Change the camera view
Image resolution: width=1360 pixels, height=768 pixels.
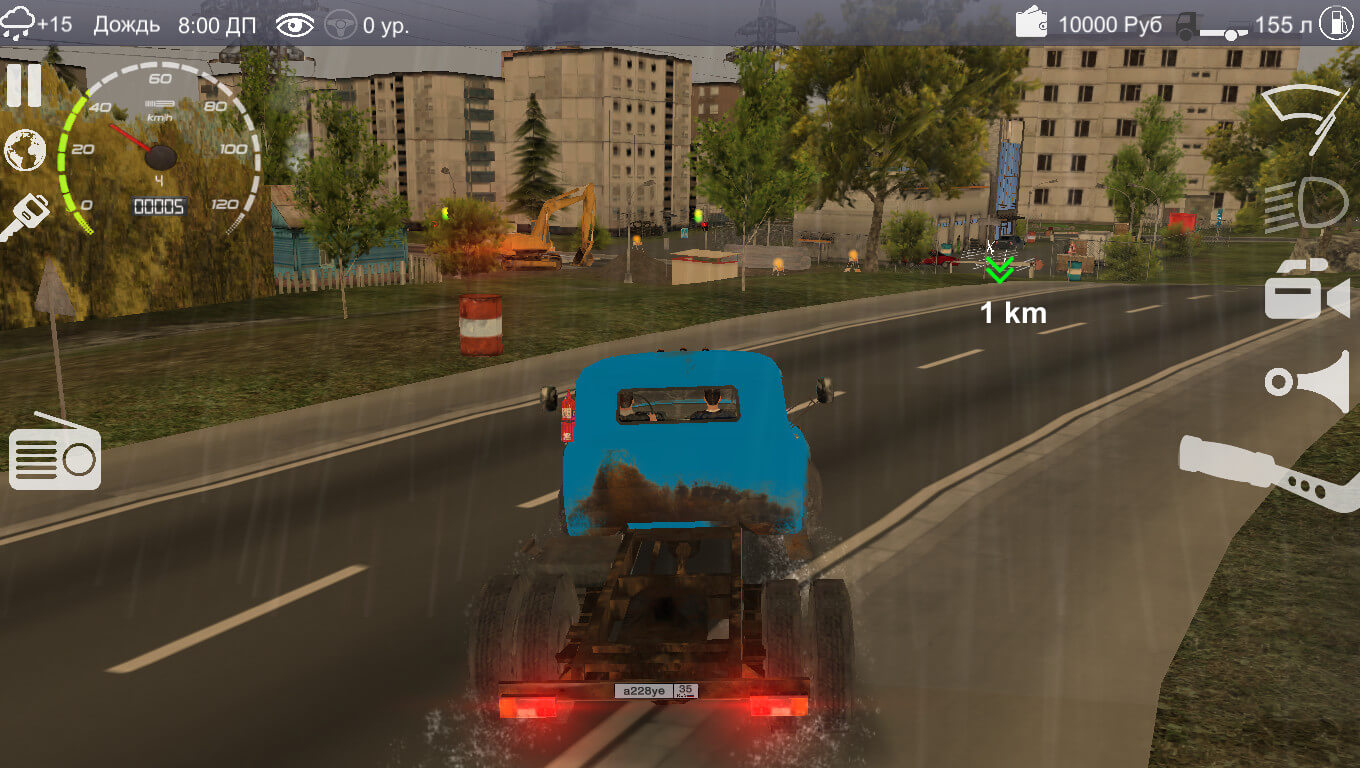[x=1306, y=290]
